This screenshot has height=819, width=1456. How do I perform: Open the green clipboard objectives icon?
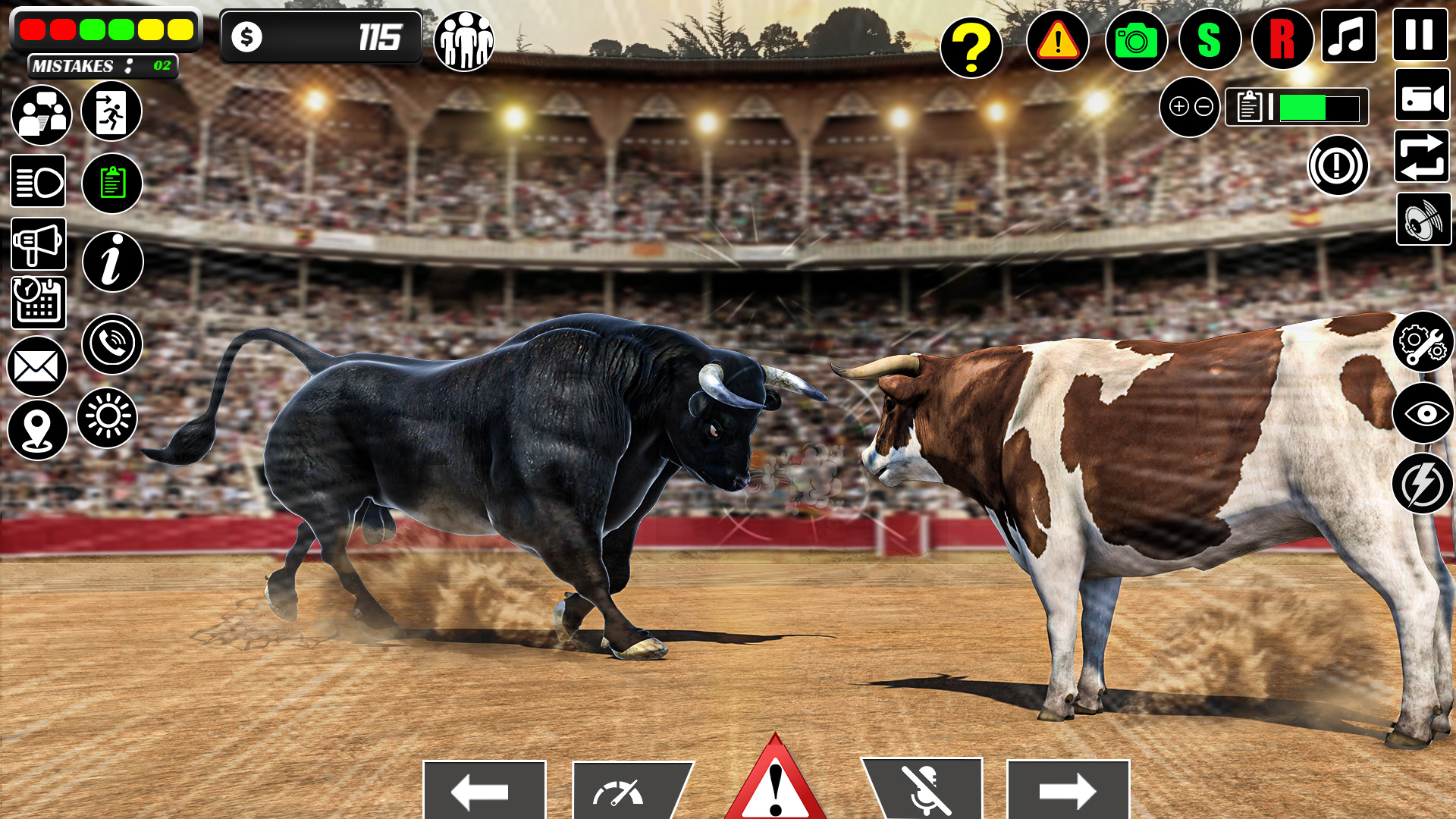[x=111, y=182]
